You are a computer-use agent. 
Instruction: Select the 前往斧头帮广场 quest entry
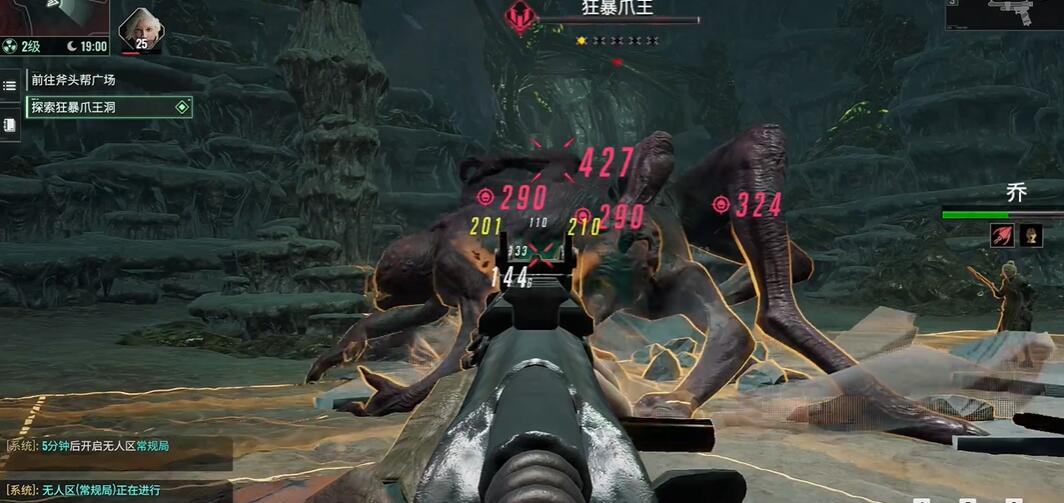(x=74, y=80)
